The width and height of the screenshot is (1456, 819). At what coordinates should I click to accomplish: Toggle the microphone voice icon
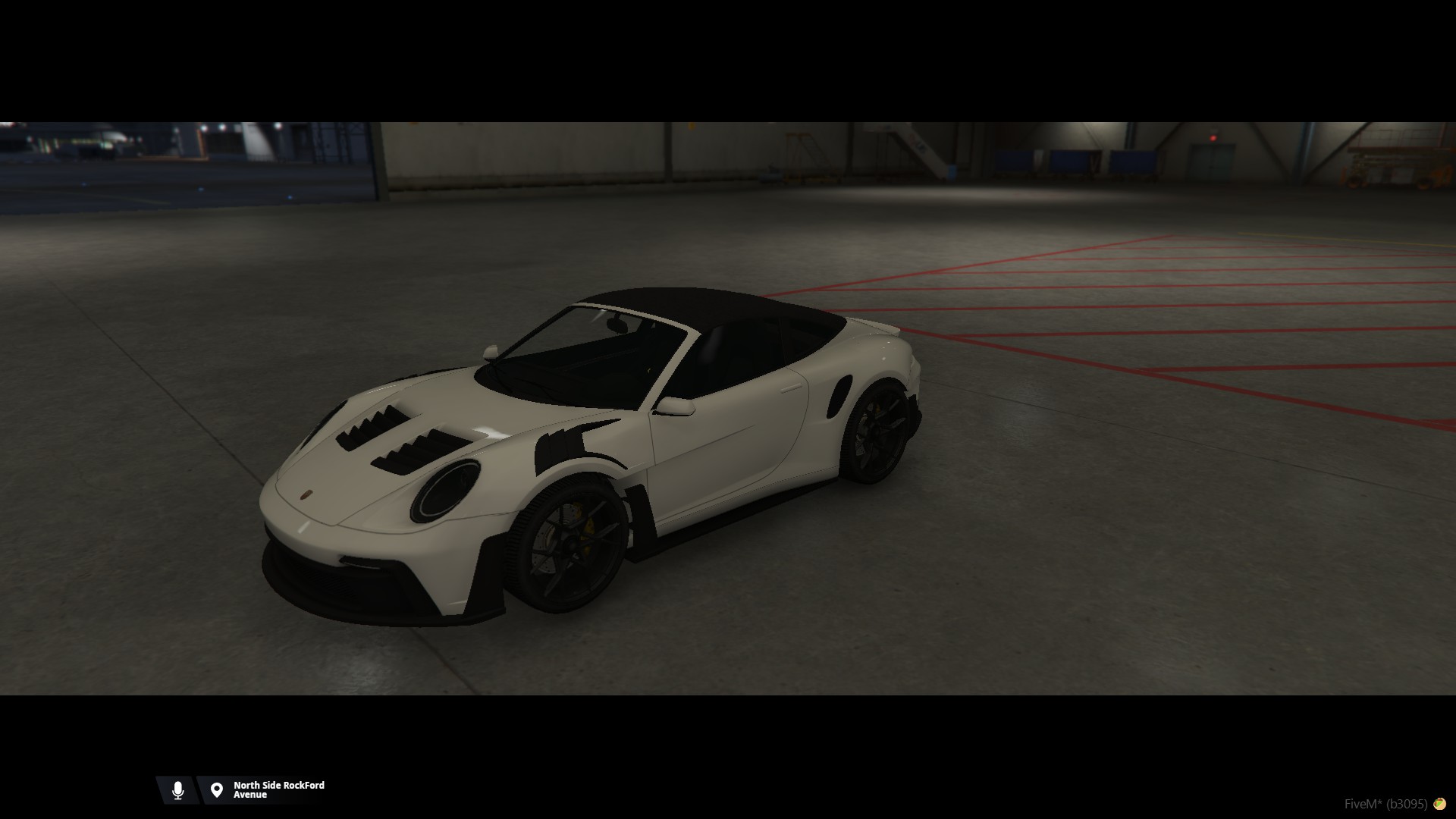tap(177, 790)
